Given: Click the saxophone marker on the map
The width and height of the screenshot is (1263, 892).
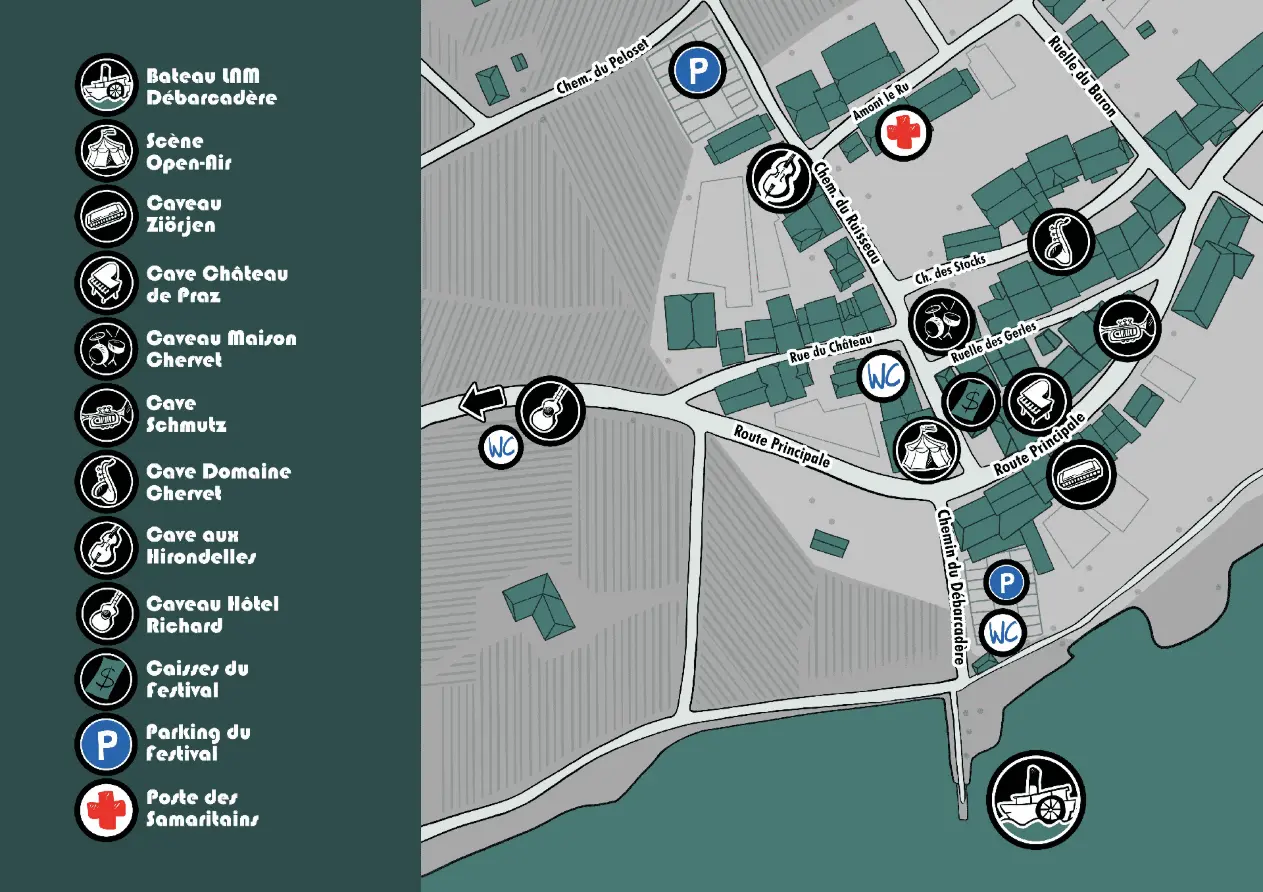Looking at the screenshot, I should coord(1061,242).
